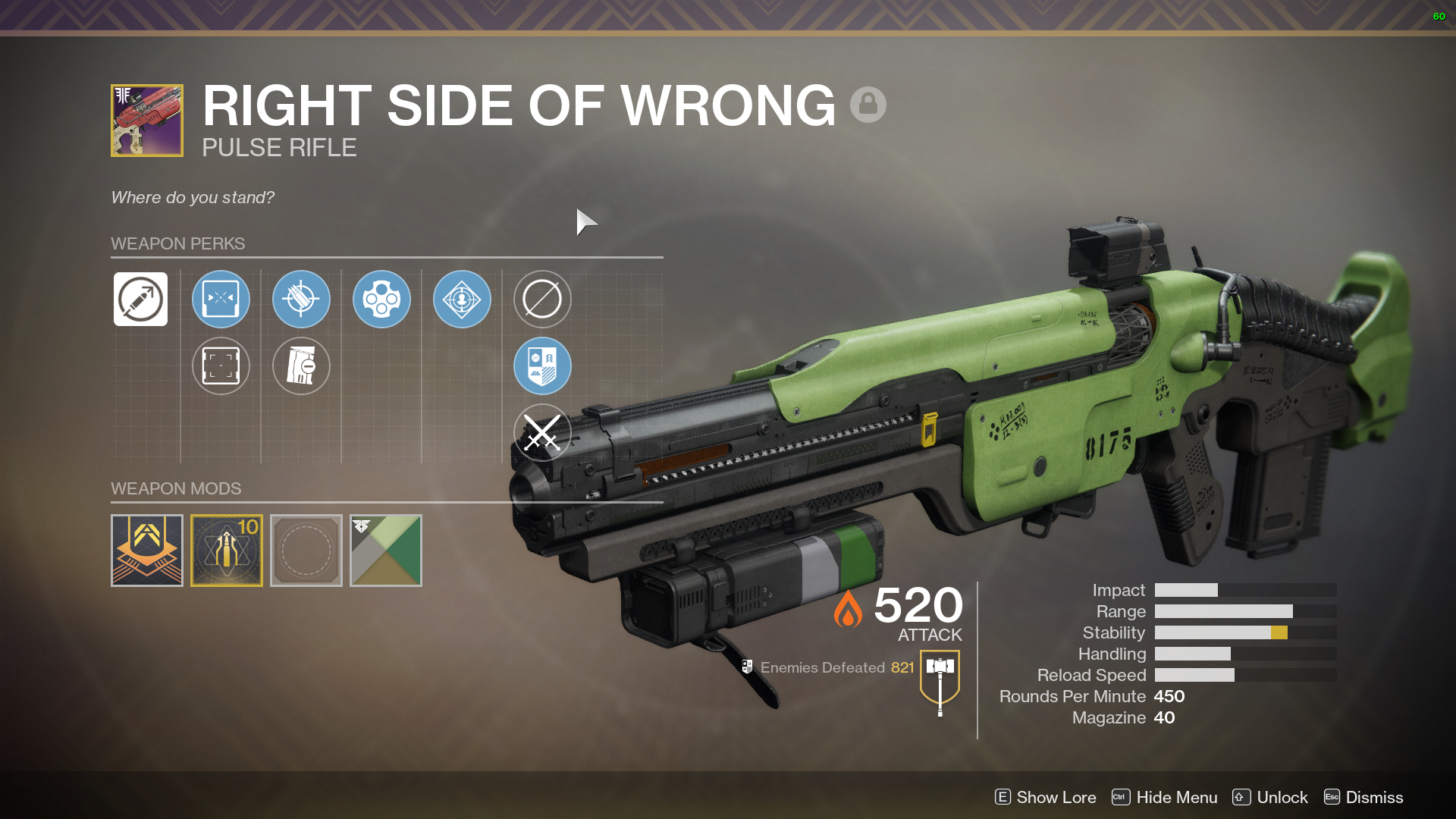Screen dimensions: 1456x819
Task: Click the Right Side of Wrong weapon thumbnail
Action: click(x=147, y=121)
